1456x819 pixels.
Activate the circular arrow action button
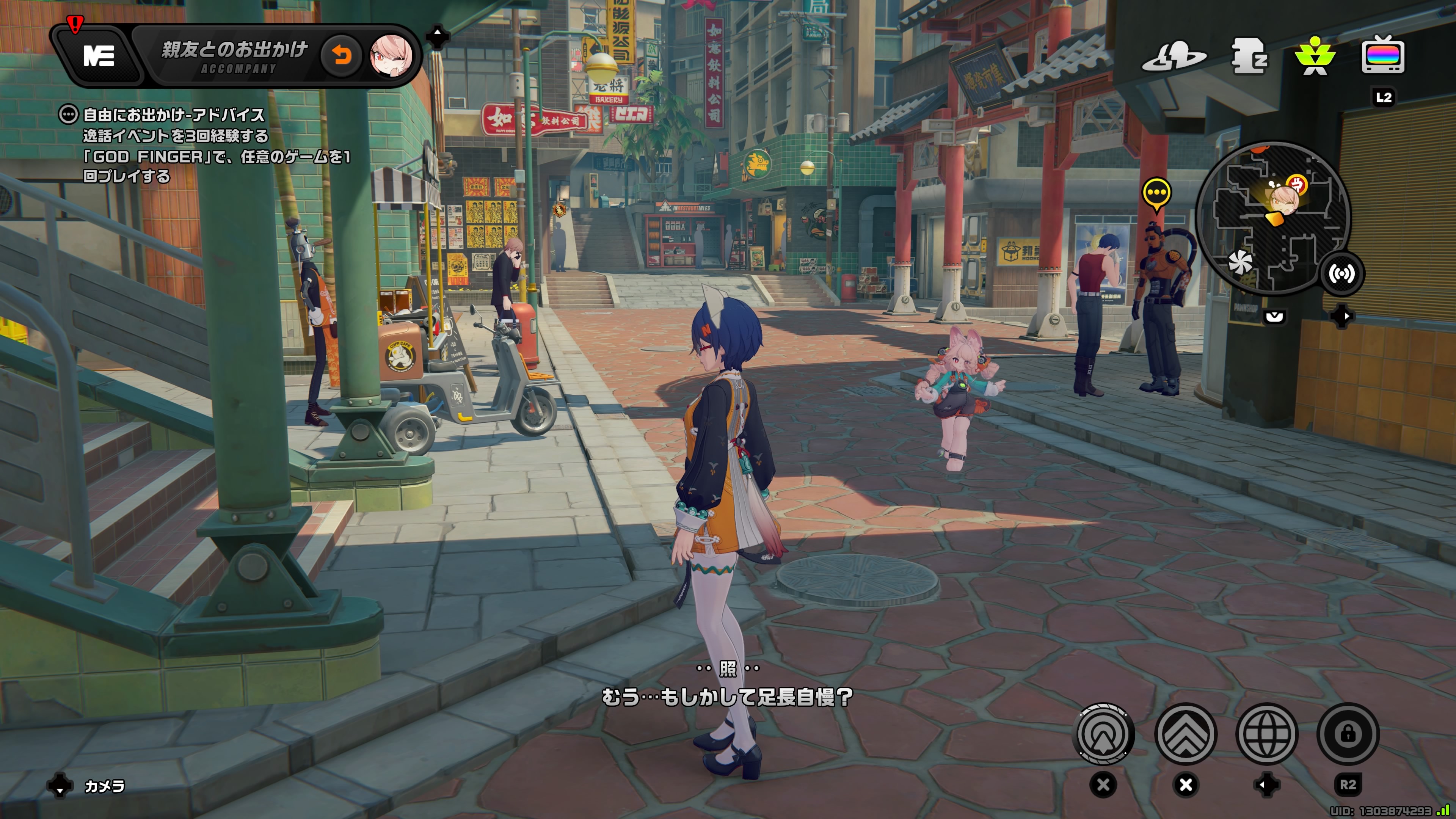pos(1103,734)
